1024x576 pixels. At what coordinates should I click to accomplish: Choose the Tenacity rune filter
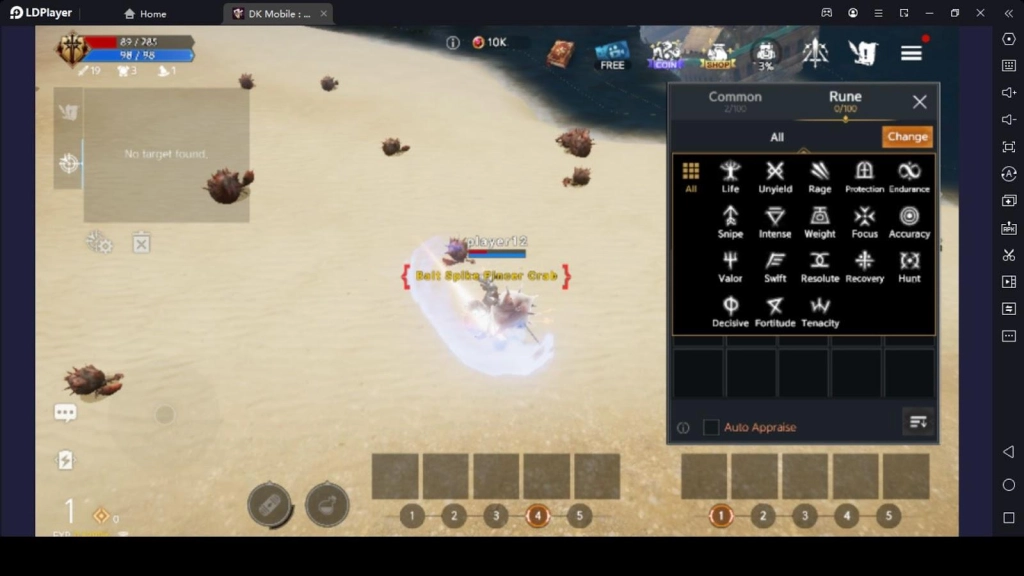820,311
